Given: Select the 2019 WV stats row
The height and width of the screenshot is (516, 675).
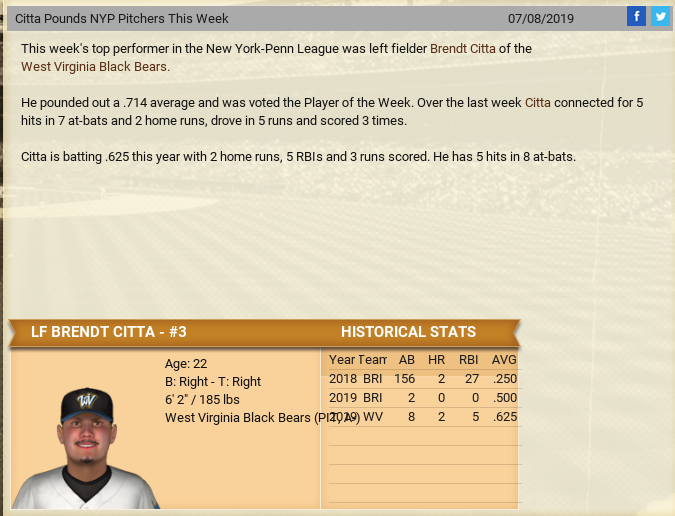Looking at the screenshot, I should (423, 416).
